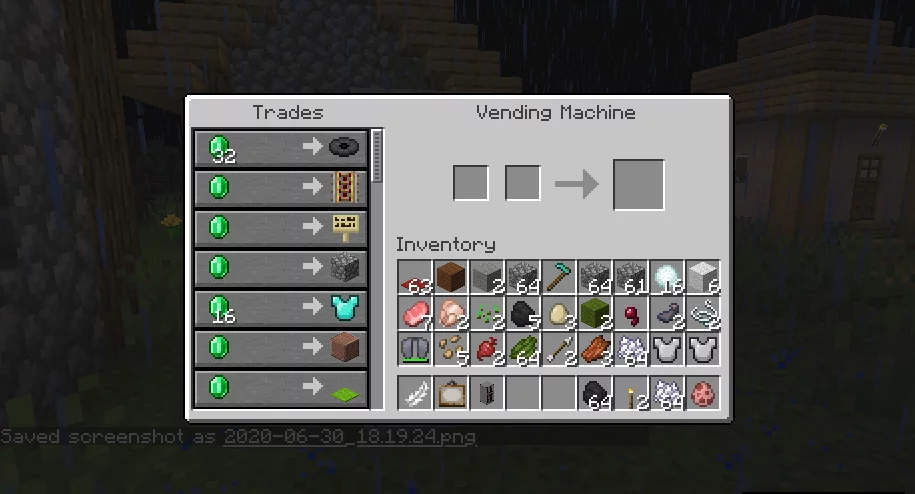Choose the diamond chestplate trade for 16 emeralds

point(280,307)
